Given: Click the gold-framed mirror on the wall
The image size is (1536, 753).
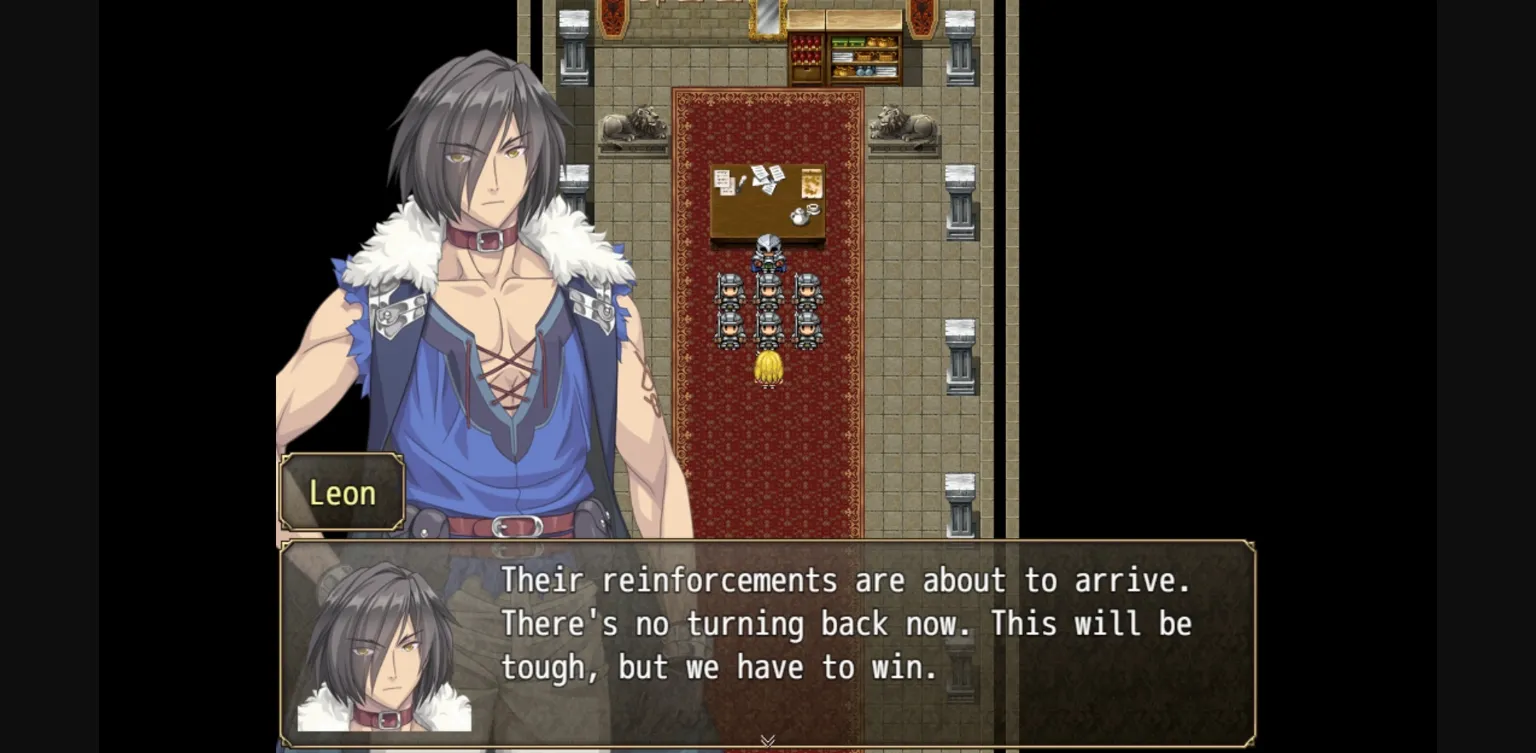Looking at the screenshot, I should tap(767, 20).
